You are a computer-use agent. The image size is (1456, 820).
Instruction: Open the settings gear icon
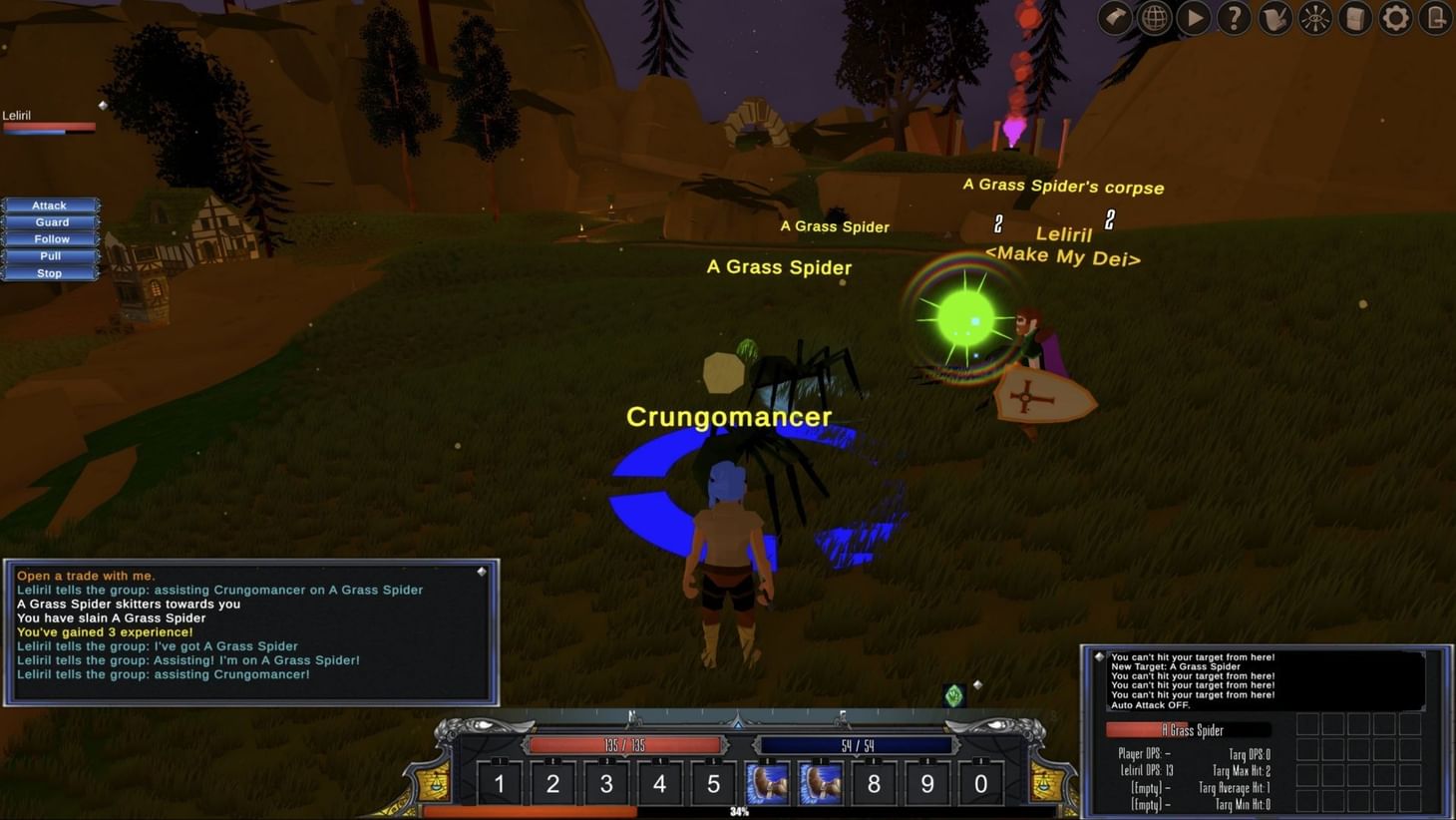[x=1395, y=17]
